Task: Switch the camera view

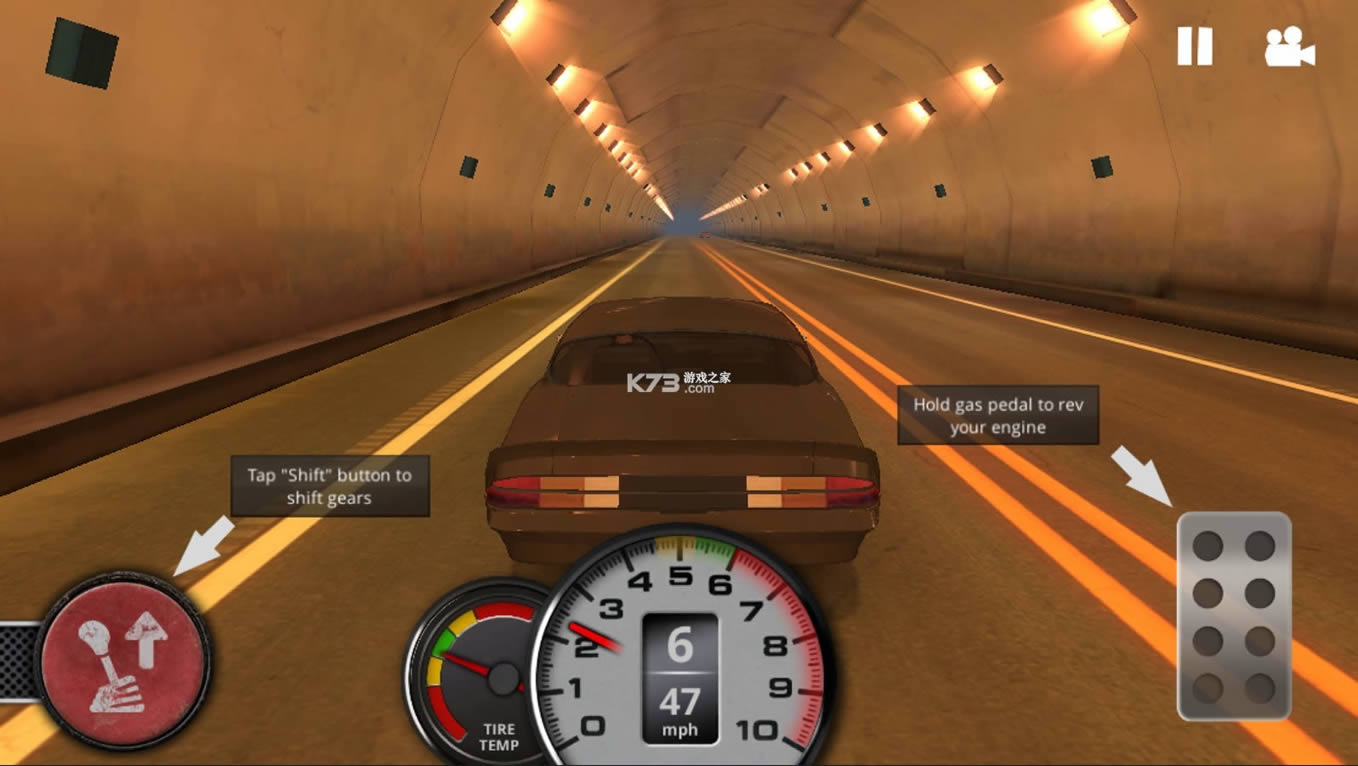Action: click(1289, 47)
